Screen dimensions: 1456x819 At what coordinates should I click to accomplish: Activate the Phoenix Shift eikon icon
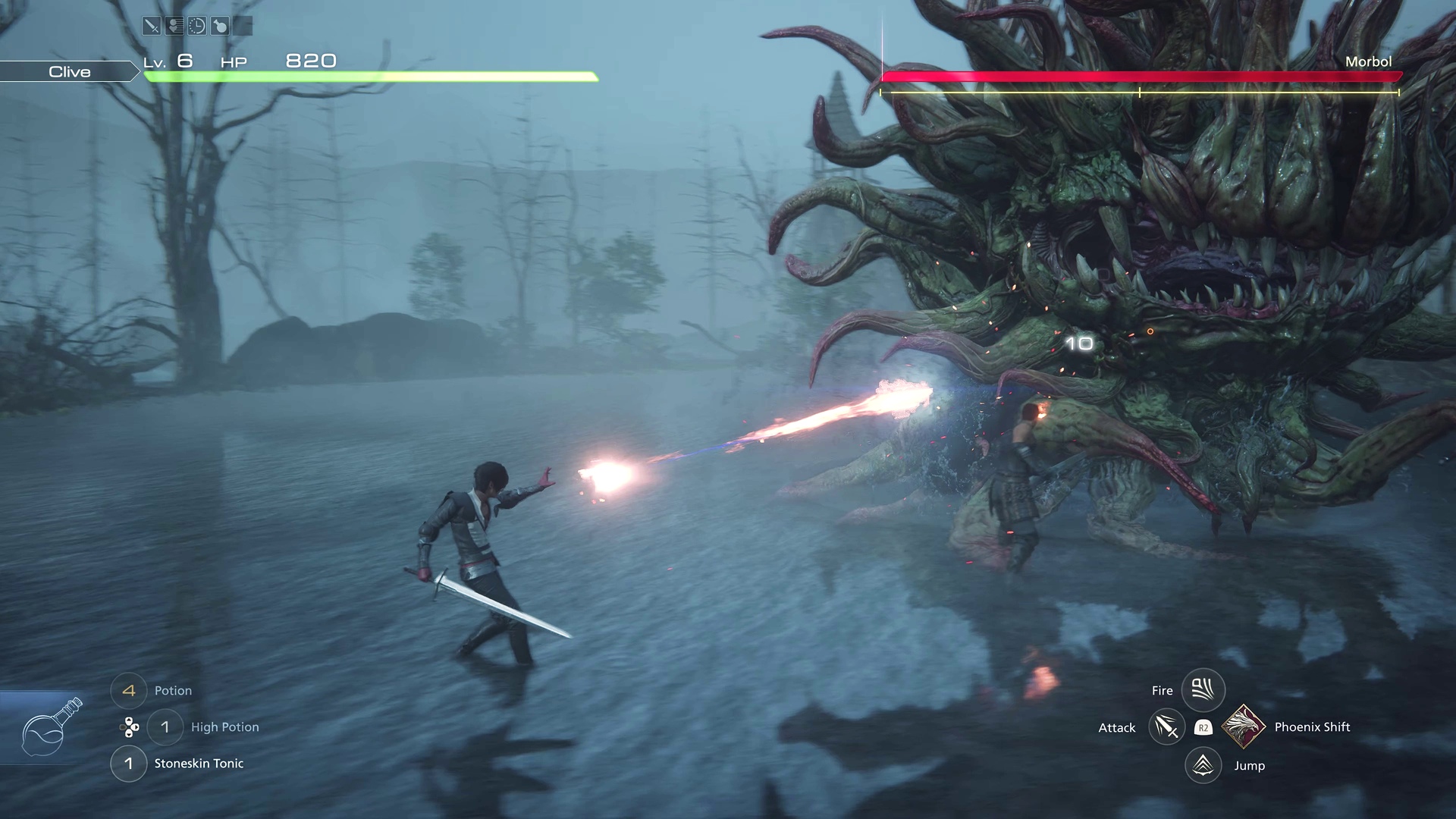(1244, 726)
